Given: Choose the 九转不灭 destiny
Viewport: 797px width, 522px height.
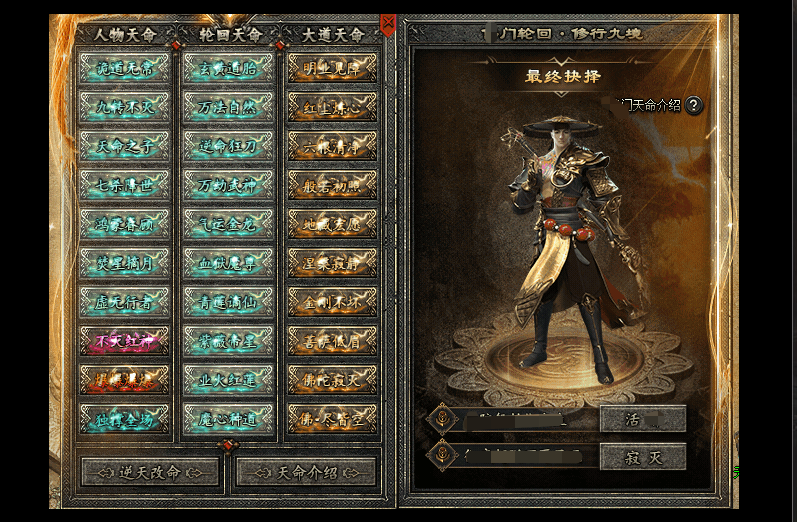Looking at the screenshot, I should point(124,106).
